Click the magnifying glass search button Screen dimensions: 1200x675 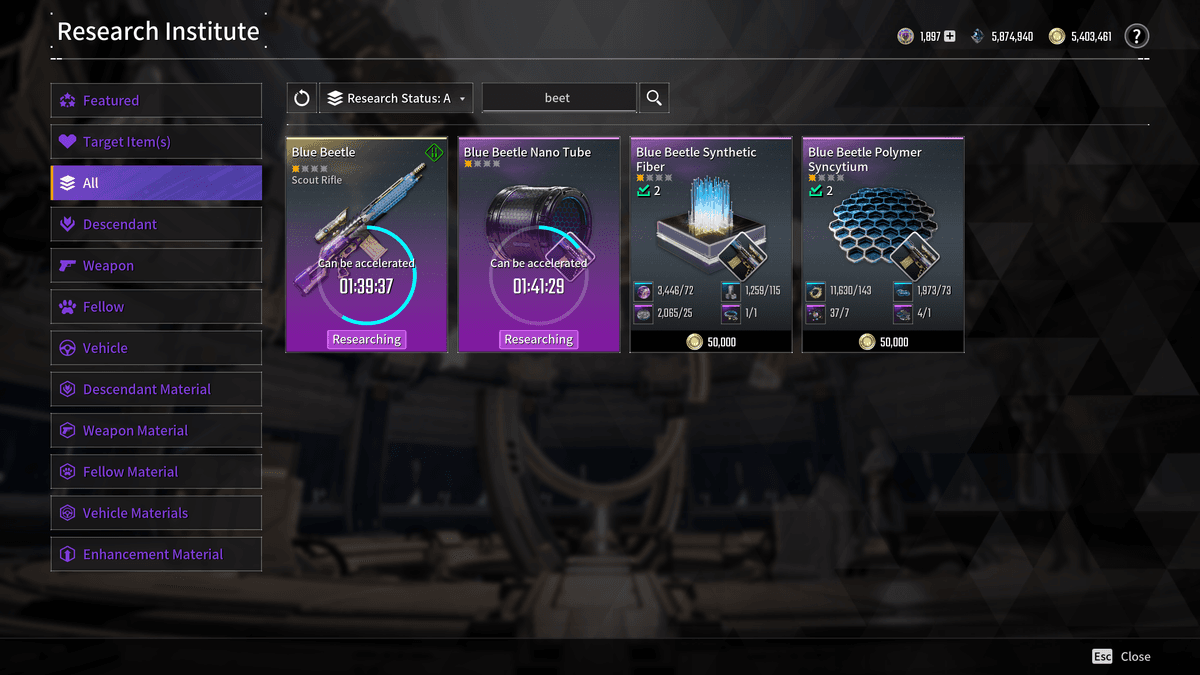coord(654,98)
